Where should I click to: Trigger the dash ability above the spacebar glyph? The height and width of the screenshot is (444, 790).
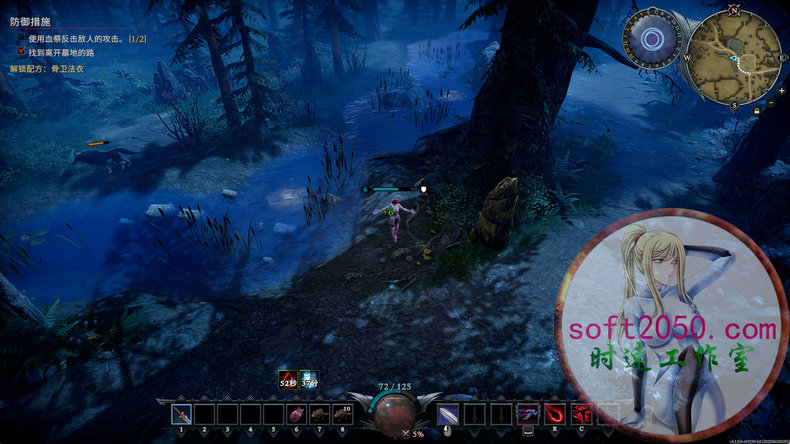(526, 413)
